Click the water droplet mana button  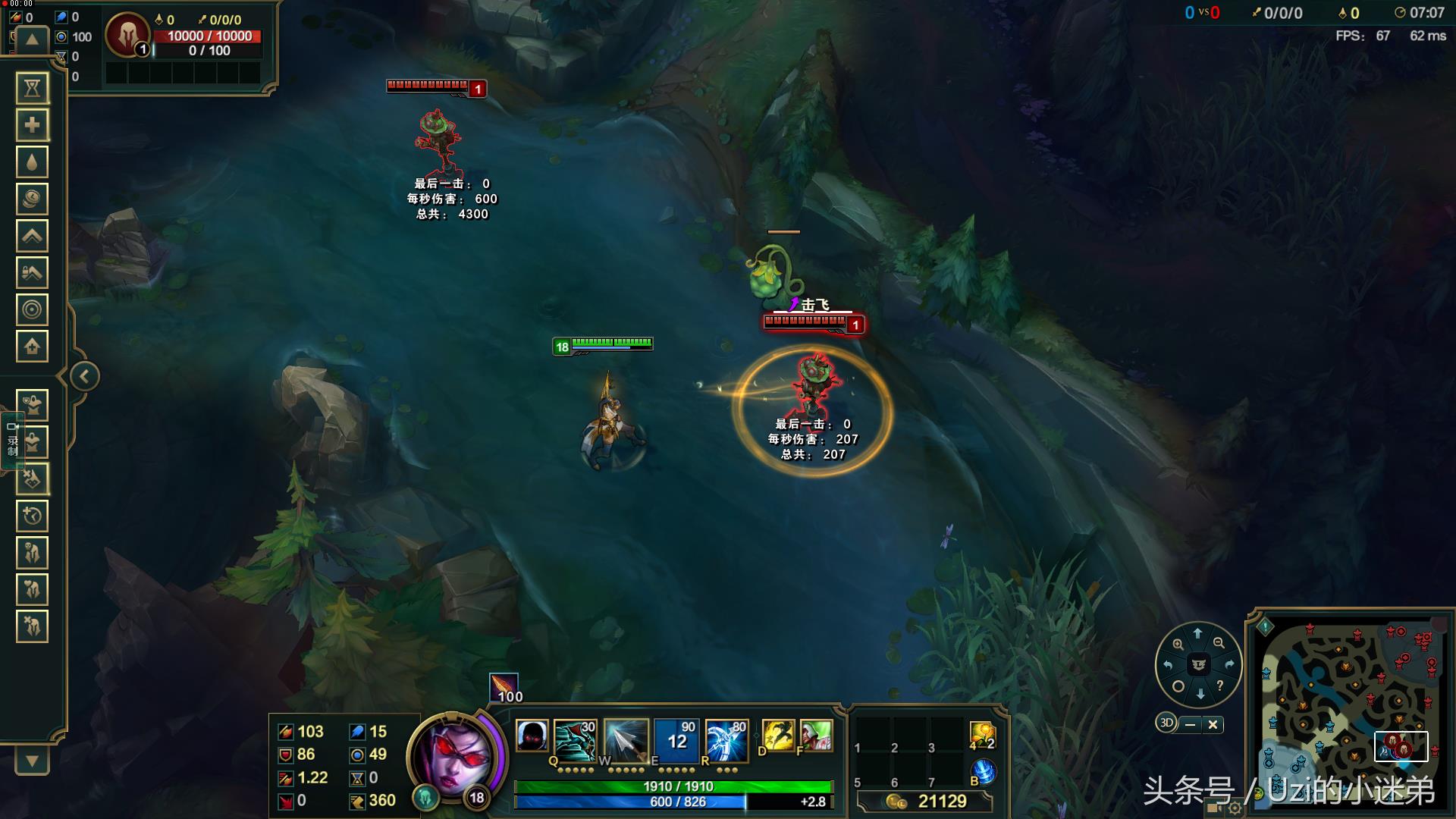click(x=32, y=162)
